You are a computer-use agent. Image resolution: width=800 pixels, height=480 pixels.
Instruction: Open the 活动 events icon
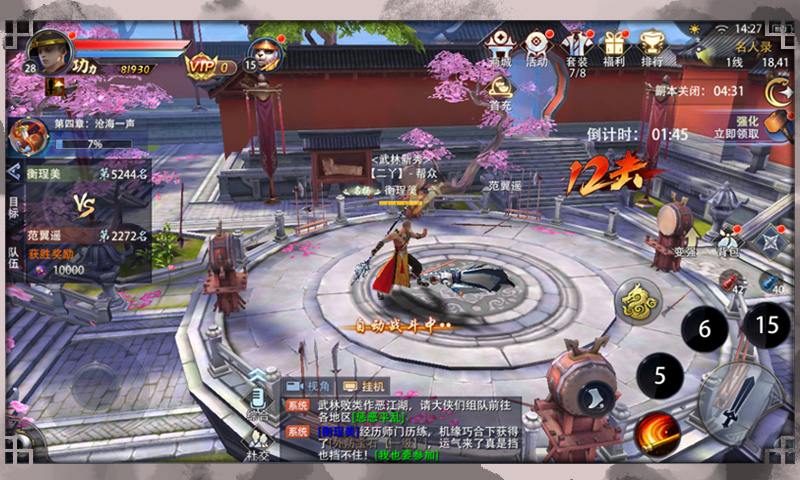[537, 47]
